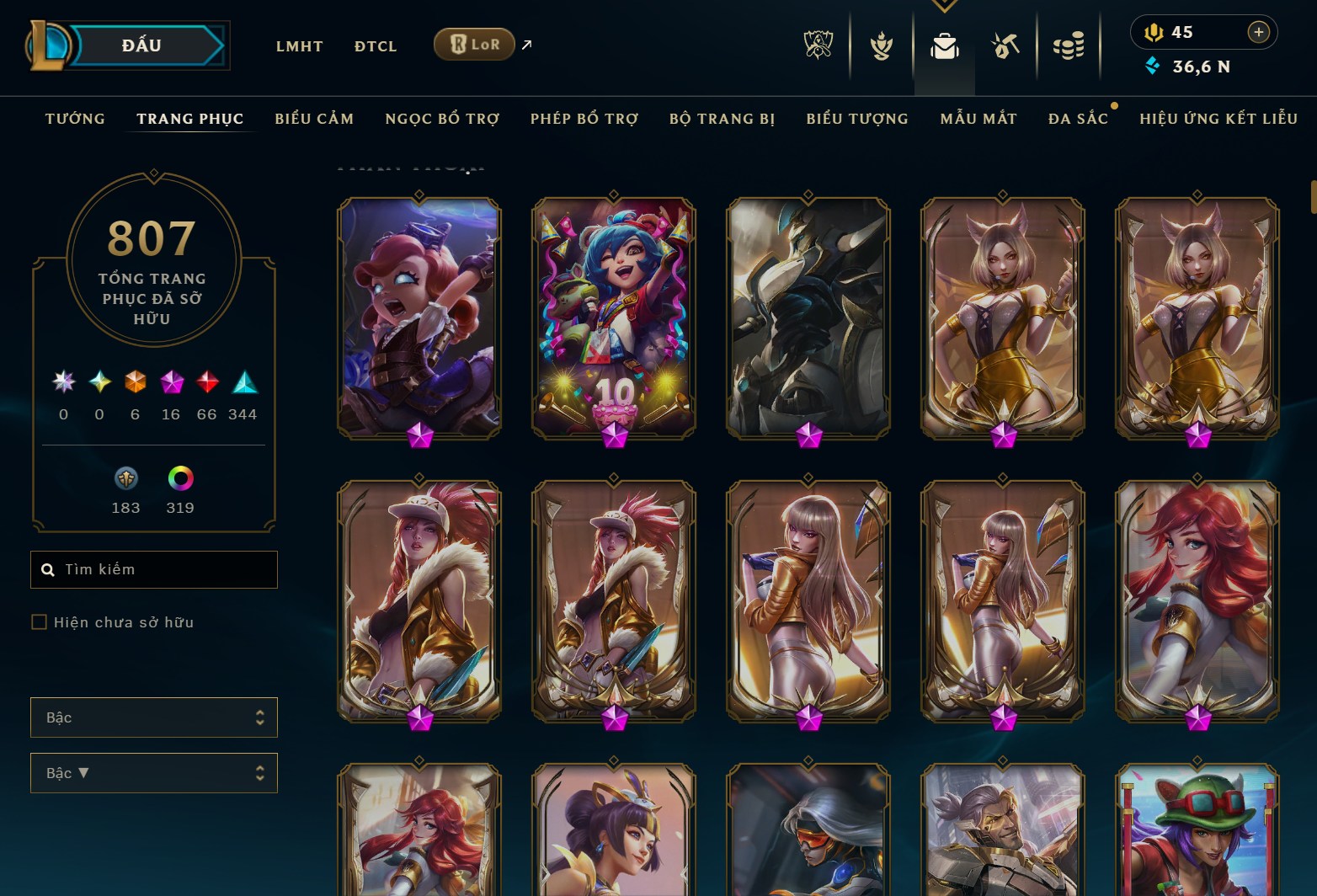1317x896 pixels.
Task: Enable the 'Hiện chưa sở hữu' checkbox
Action: (40, 621)
